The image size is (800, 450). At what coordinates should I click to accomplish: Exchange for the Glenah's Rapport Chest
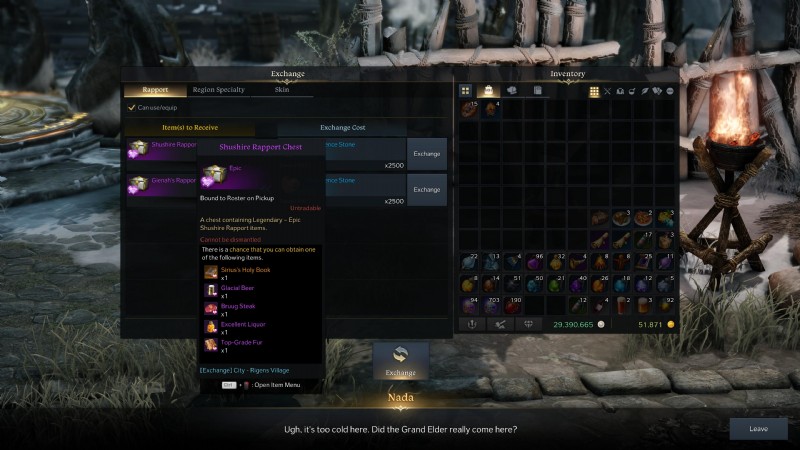(x=427, y=189)
